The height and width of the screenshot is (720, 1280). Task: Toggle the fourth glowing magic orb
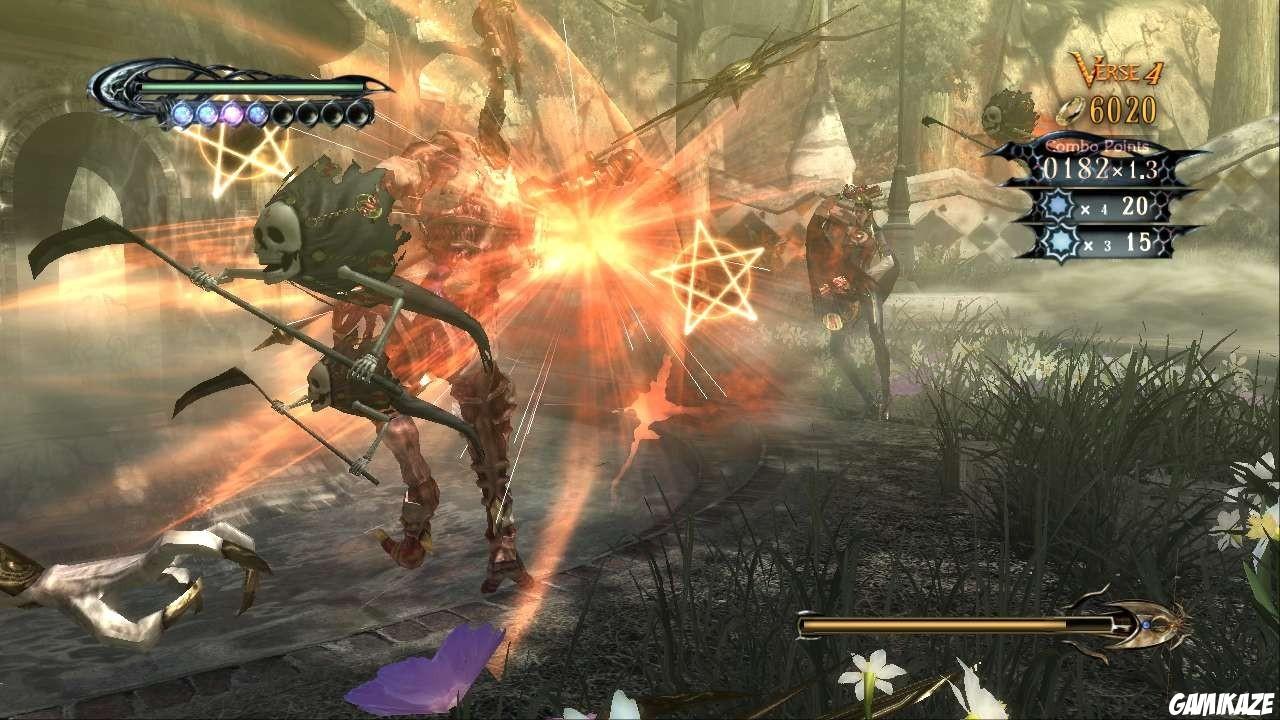(257, 115)
